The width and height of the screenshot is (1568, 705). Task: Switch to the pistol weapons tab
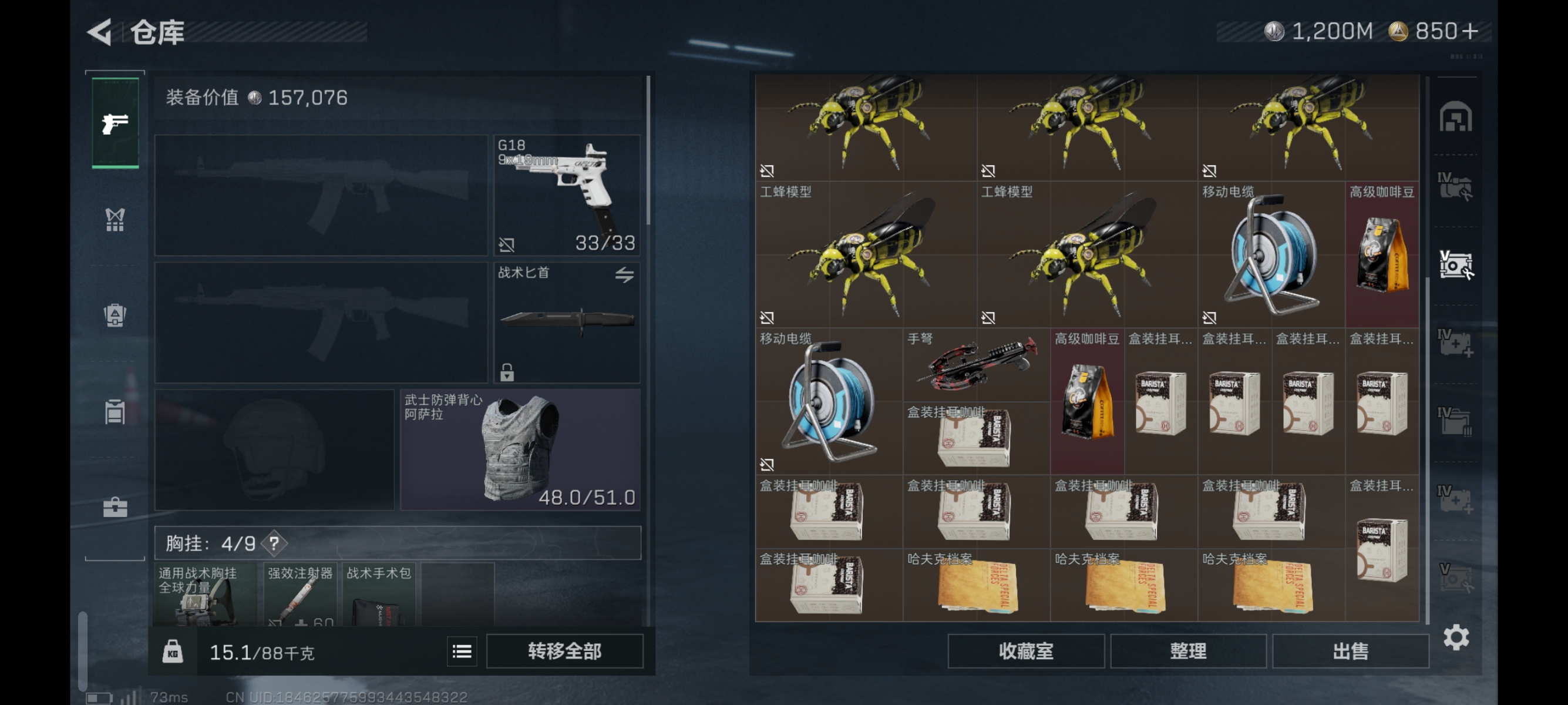tap(115, 123)
